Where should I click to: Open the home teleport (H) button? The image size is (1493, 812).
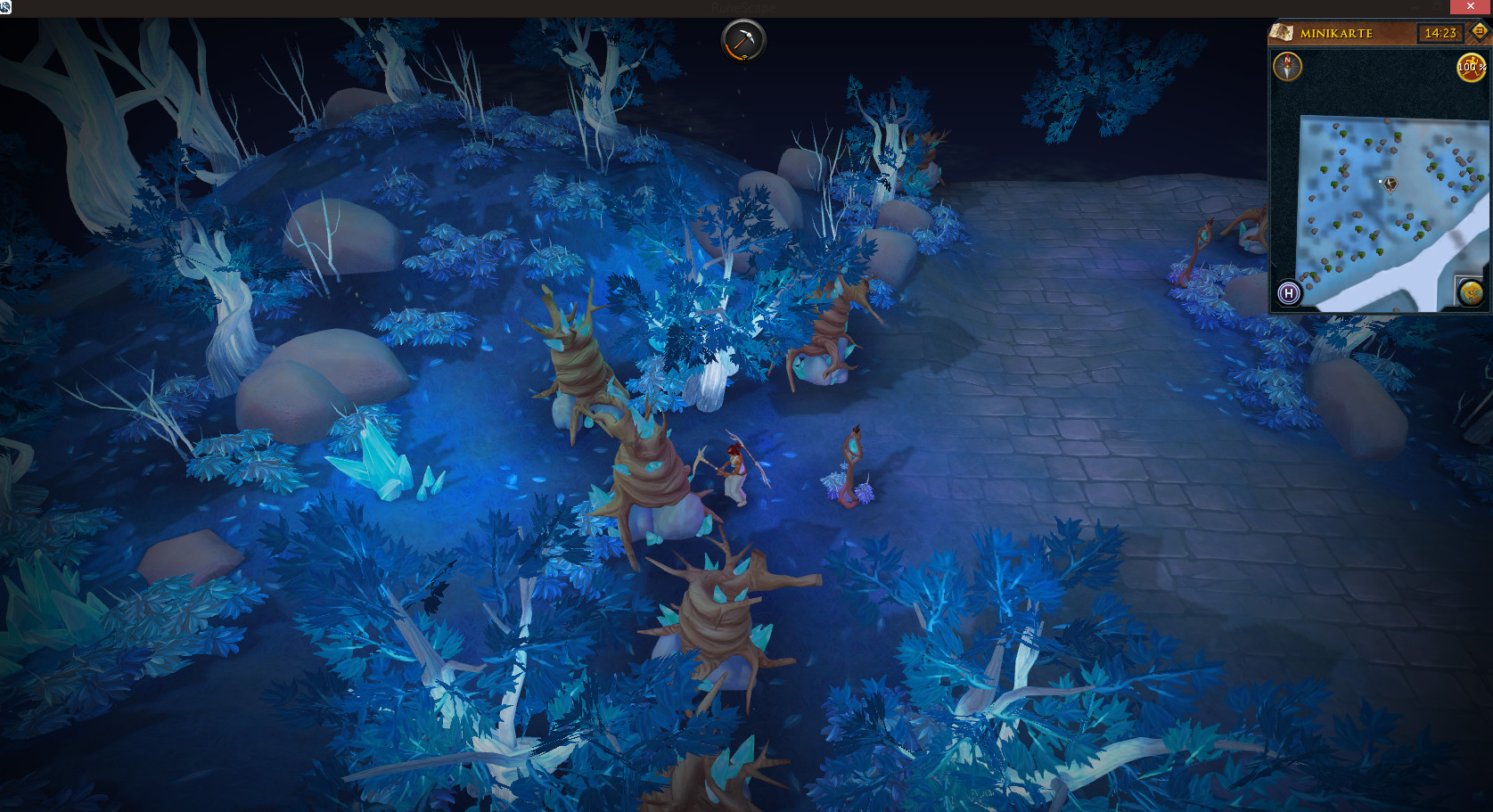pyautogui.click(x=1289, y=293)
